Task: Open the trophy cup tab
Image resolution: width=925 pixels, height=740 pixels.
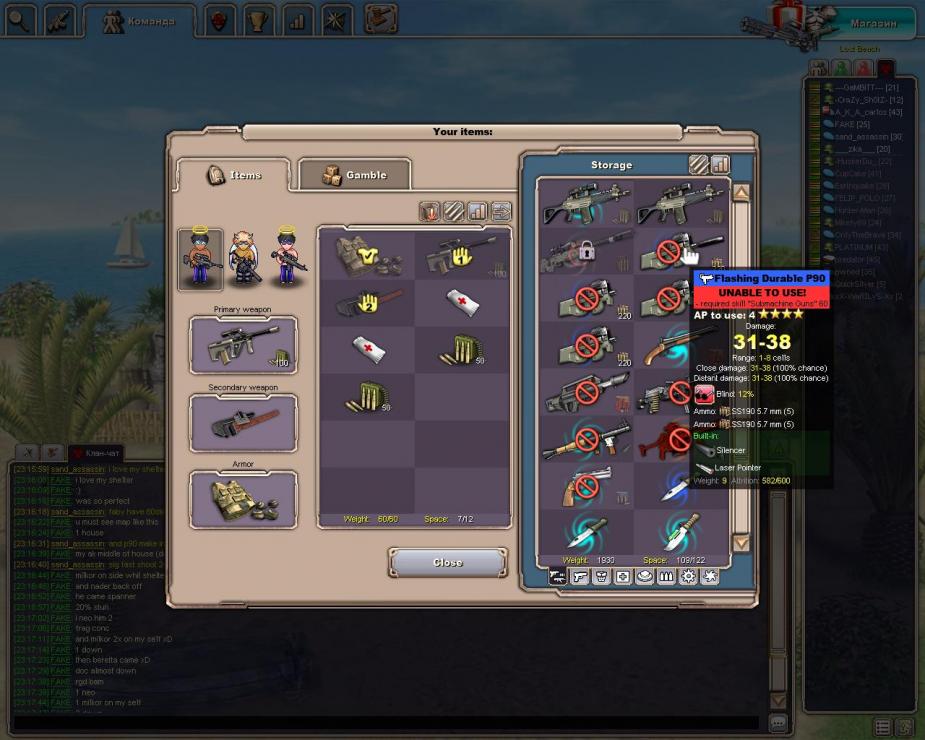Action: point(258,20)
